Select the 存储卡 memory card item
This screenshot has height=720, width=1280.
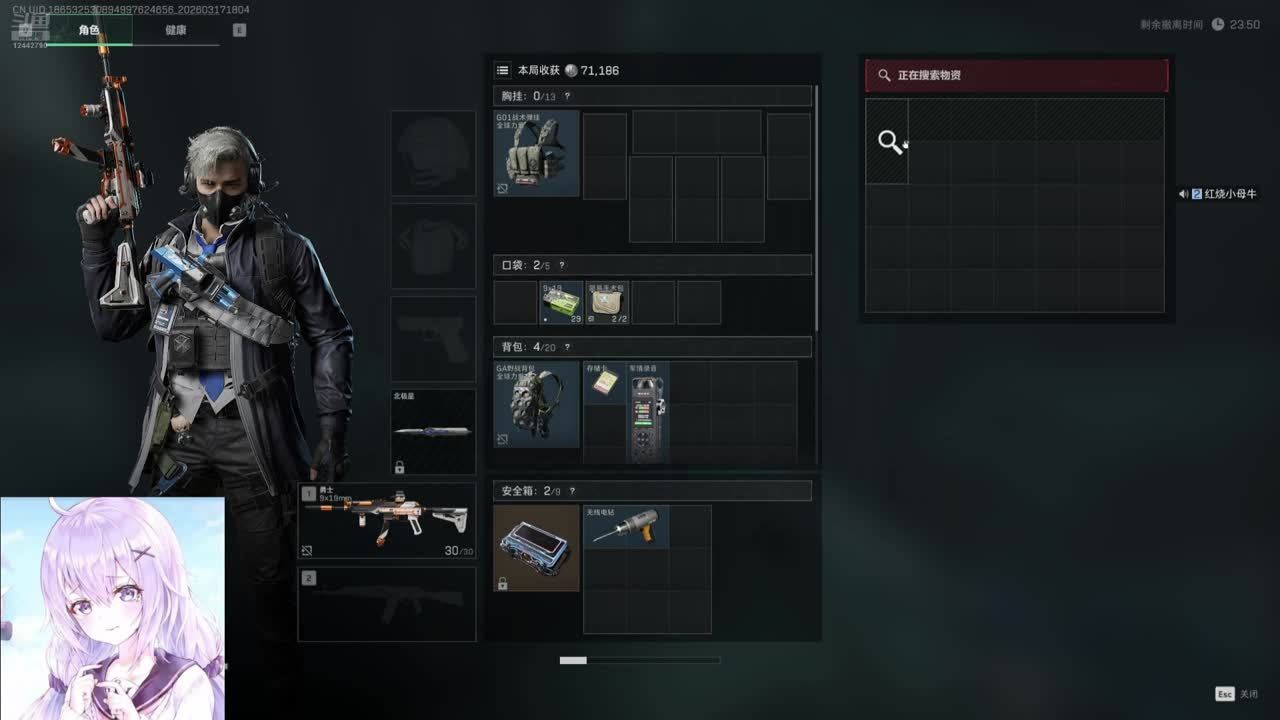[604, 382]
